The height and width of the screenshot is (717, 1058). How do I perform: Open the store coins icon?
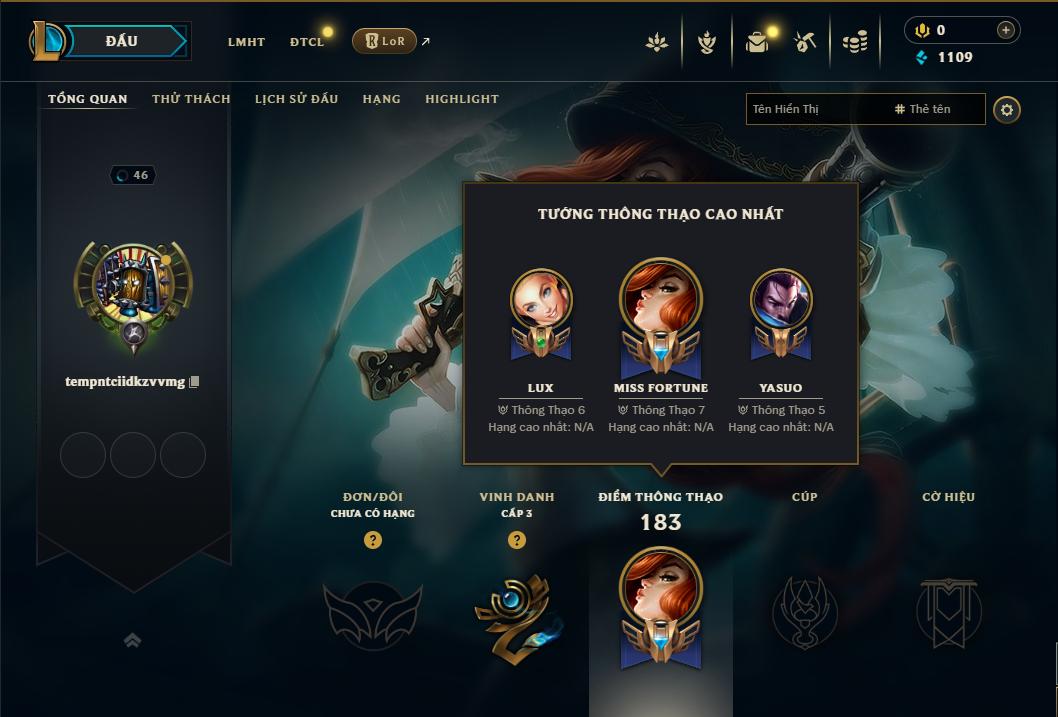pyautogui.click(x=854, y=42)
